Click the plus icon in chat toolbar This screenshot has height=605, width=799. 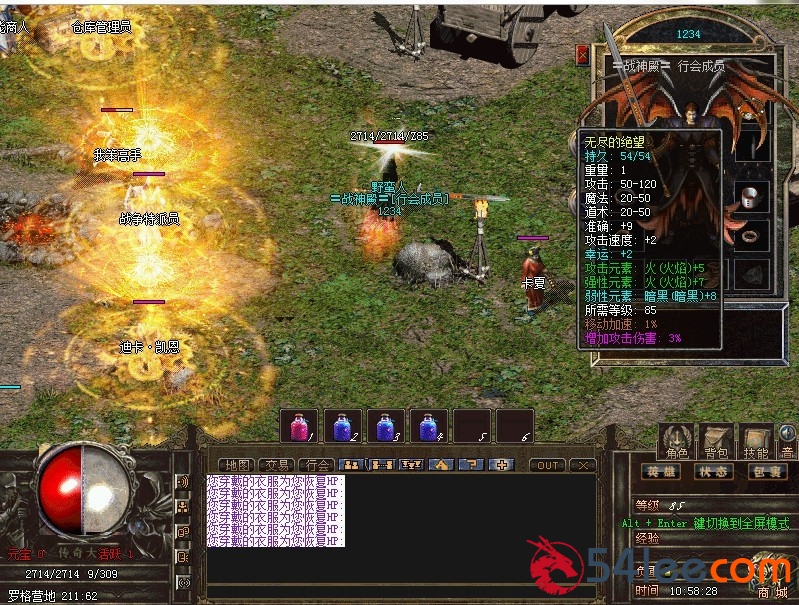point(503,465)
